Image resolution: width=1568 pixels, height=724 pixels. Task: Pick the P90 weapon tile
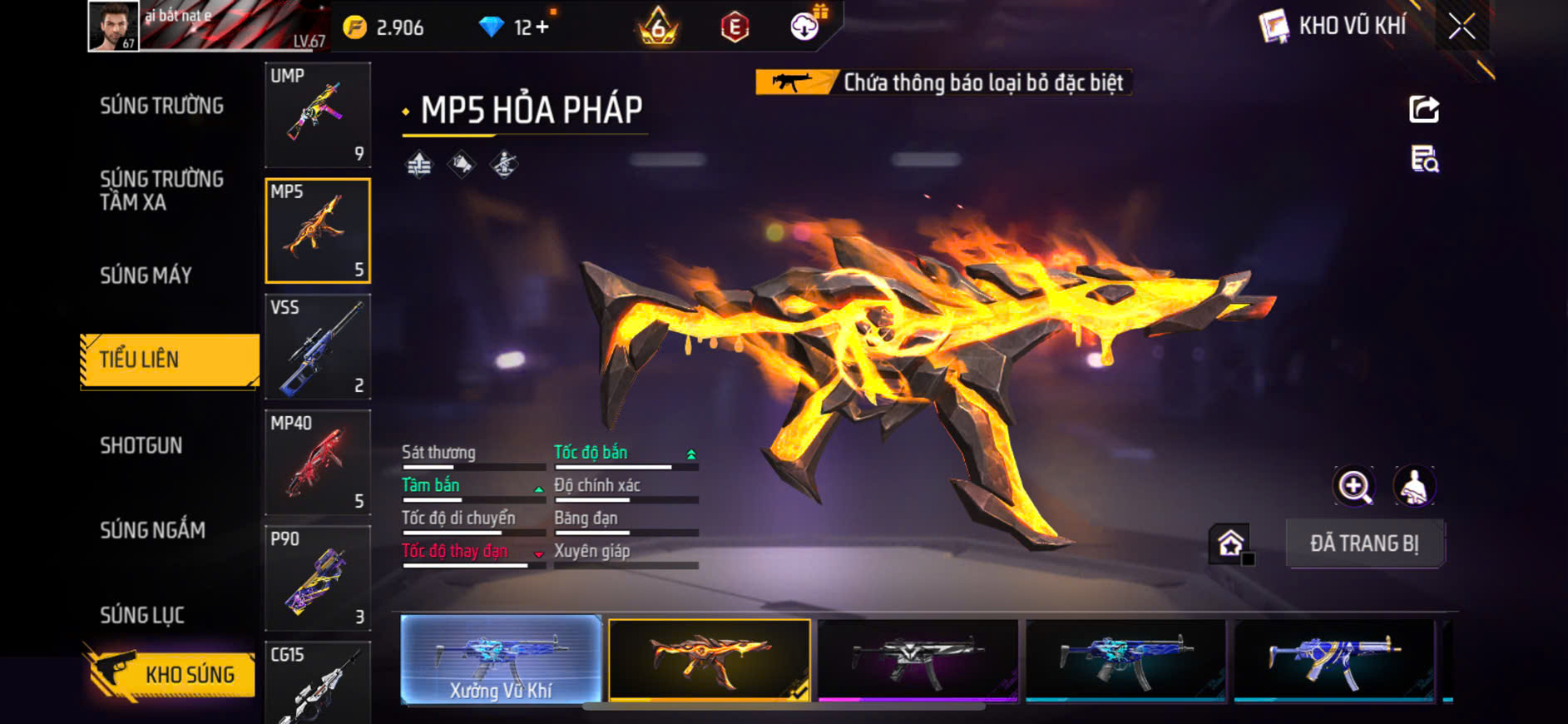[317, 578]
